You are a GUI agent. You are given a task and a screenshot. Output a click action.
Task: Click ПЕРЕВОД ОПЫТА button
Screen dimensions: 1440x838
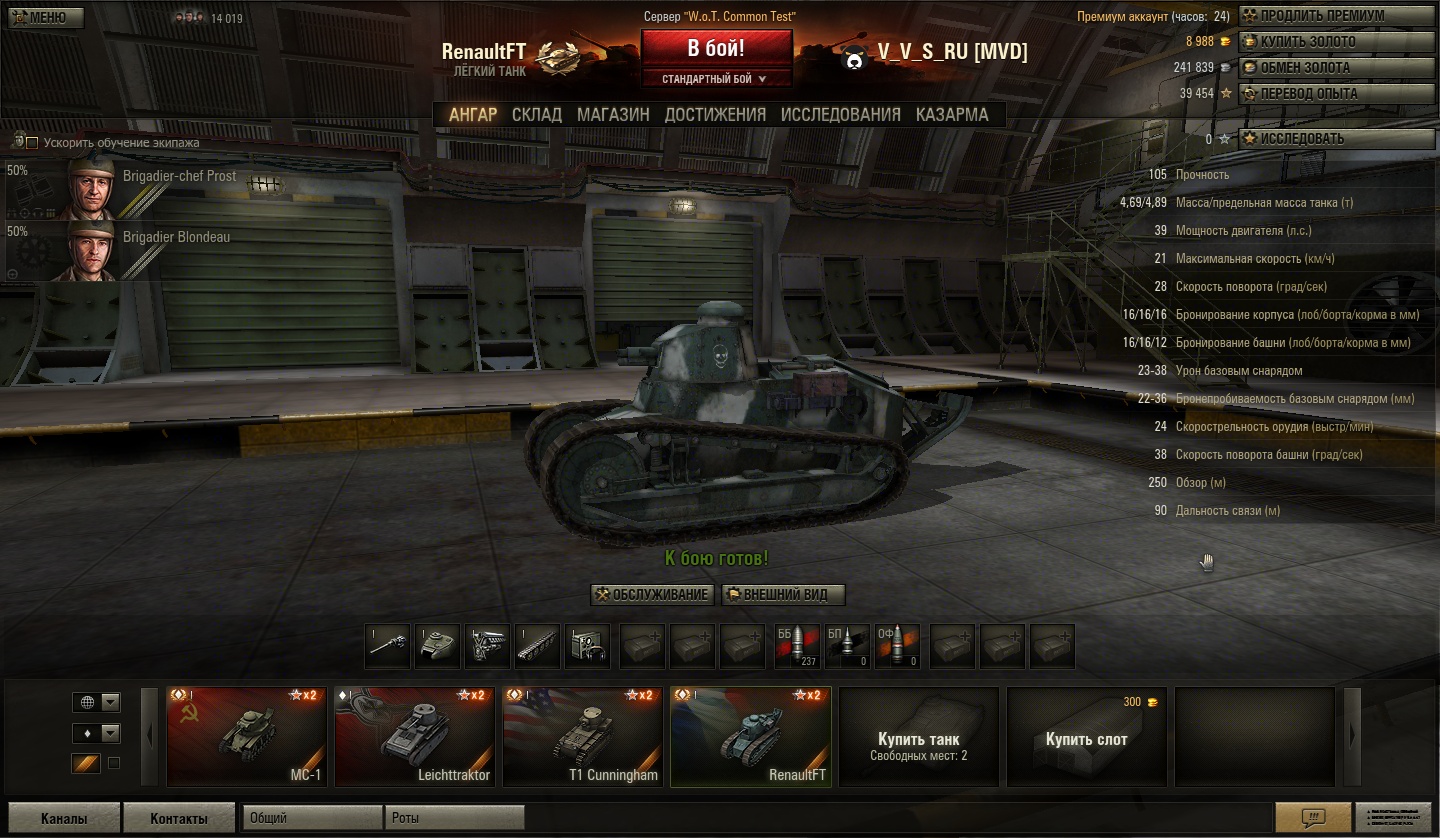point(1336,94)
